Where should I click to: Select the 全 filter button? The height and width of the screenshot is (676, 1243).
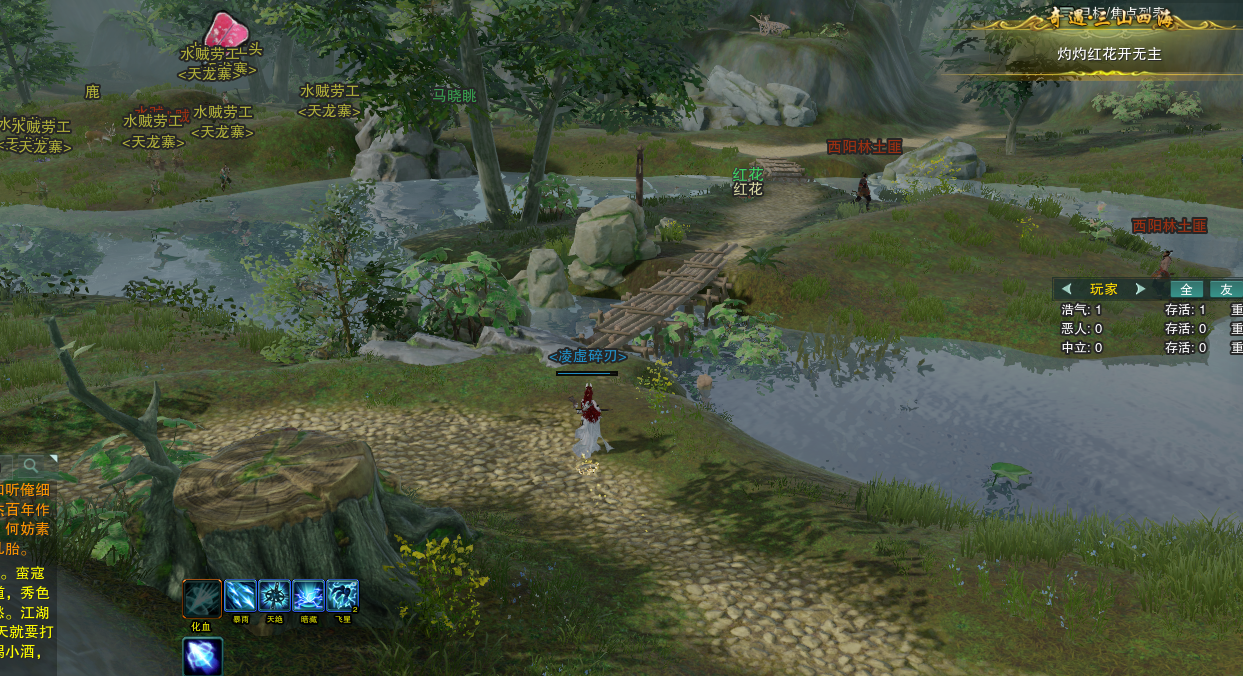(x=1187, y=289)
